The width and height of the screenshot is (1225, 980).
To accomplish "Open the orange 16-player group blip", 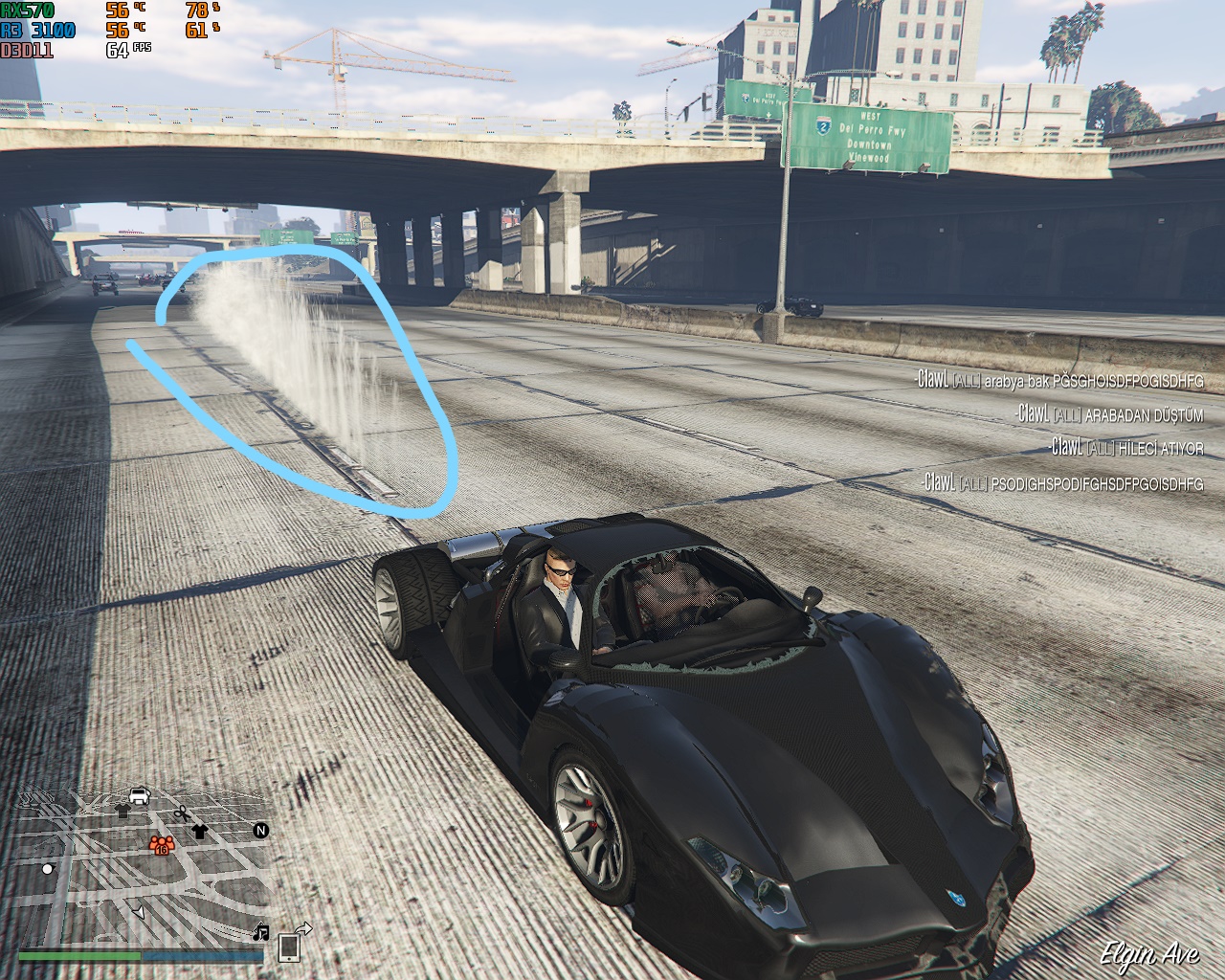I will pyautogui.click(x=159, y=845).
